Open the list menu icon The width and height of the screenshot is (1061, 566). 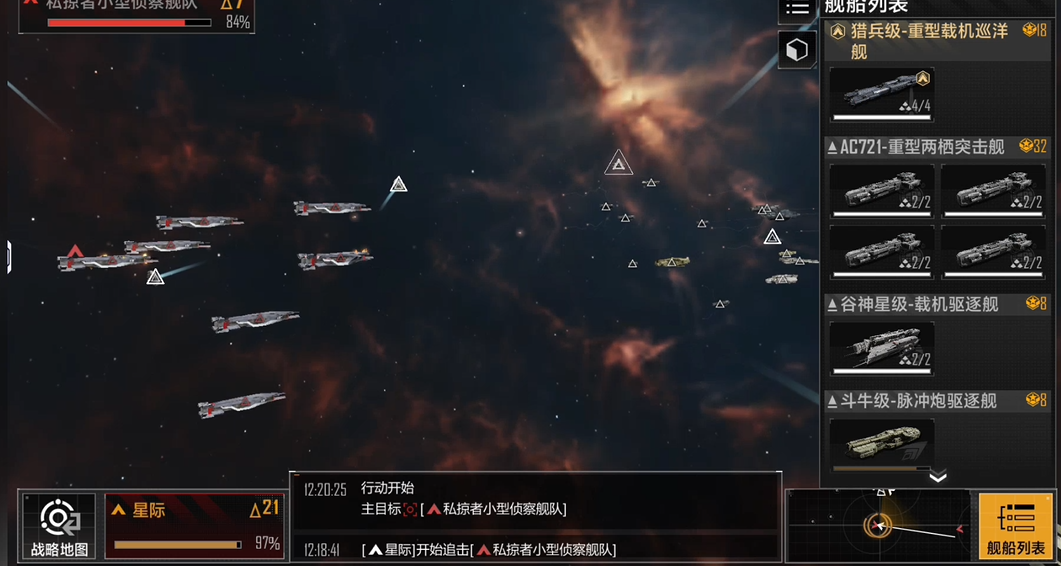click(x=797, y=9)
